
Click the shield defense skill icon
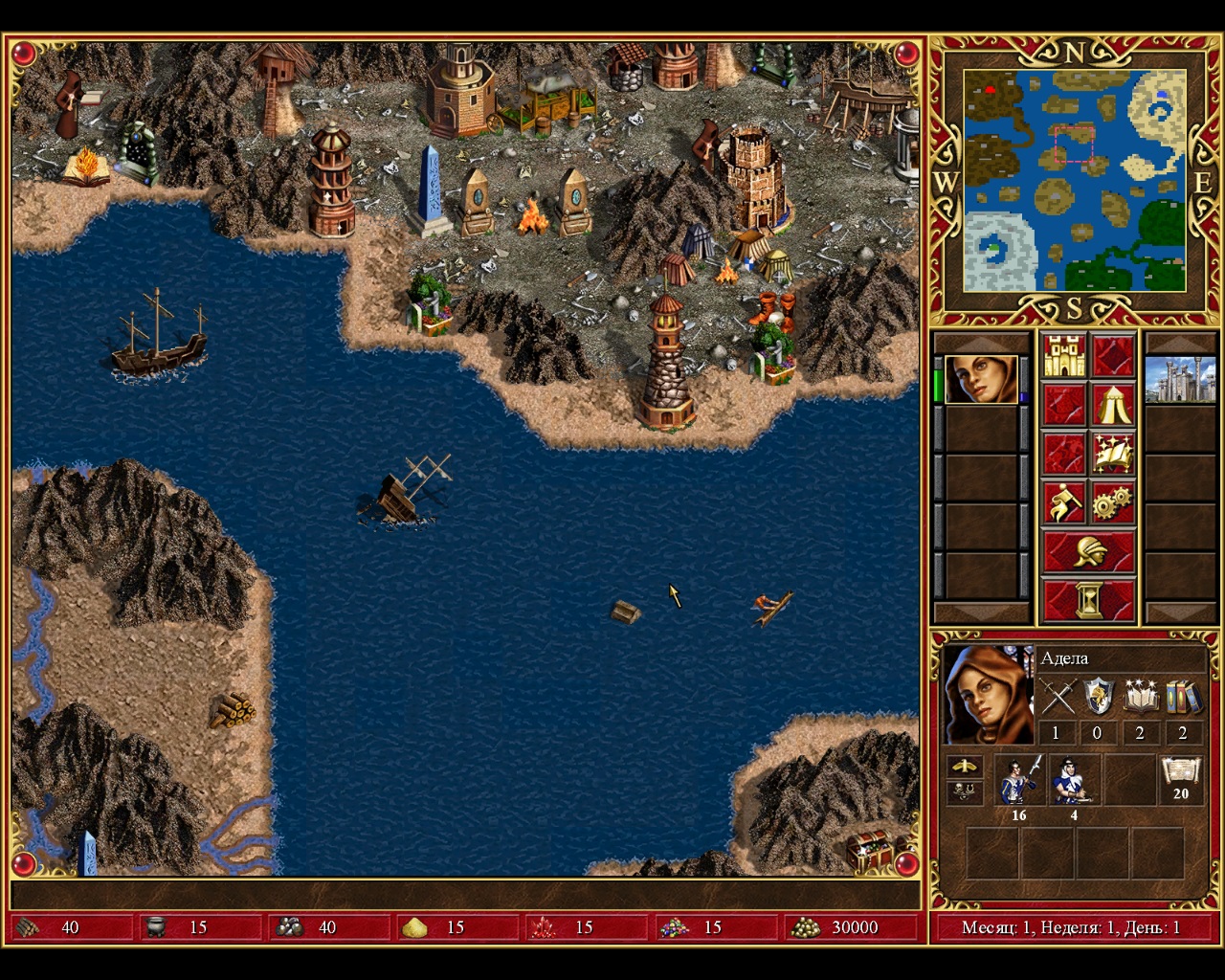1098,698
